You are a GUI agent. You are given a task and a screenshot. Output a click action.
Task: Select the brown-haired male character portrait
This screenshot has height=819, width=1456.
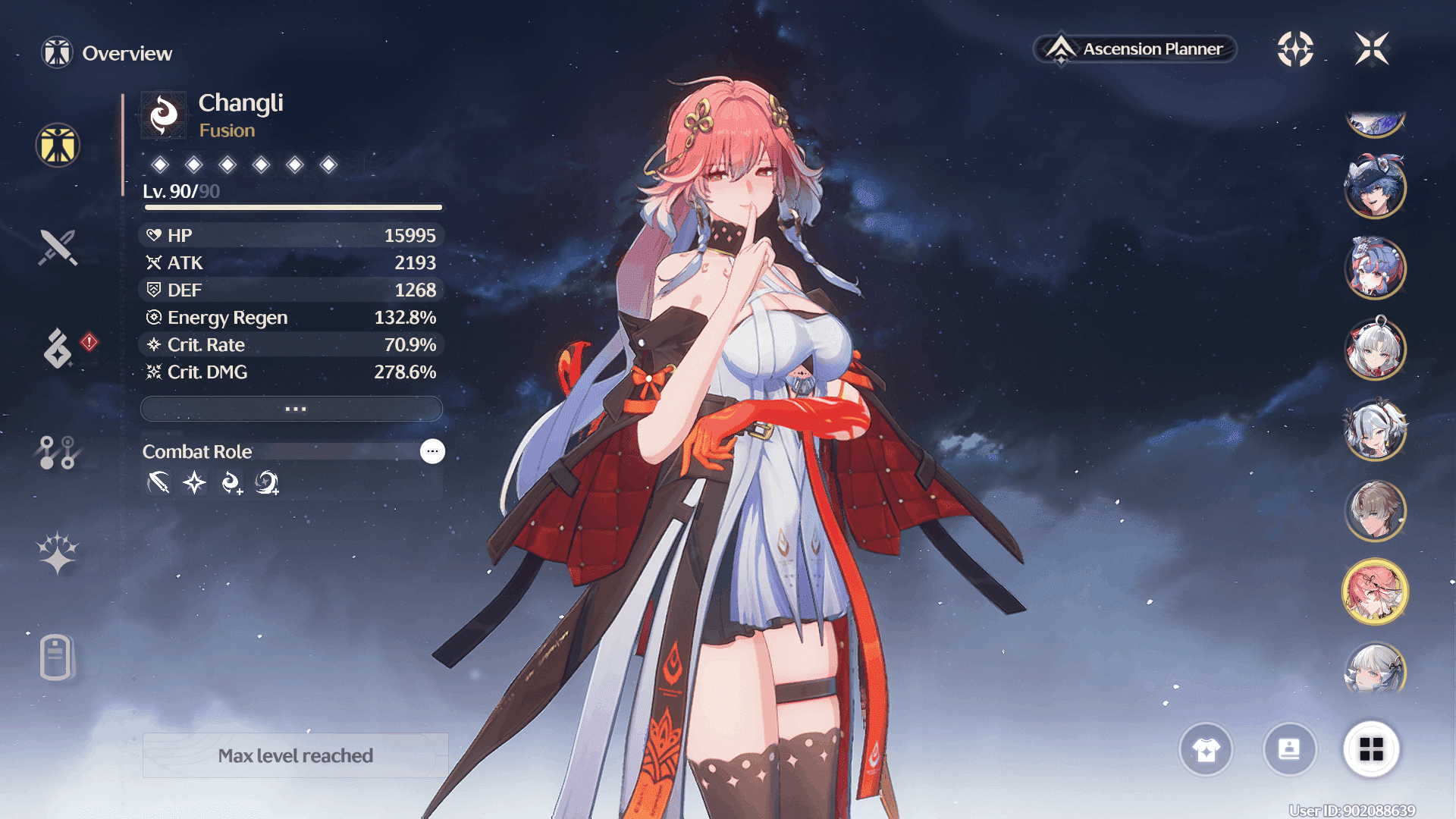[1375, 511]
